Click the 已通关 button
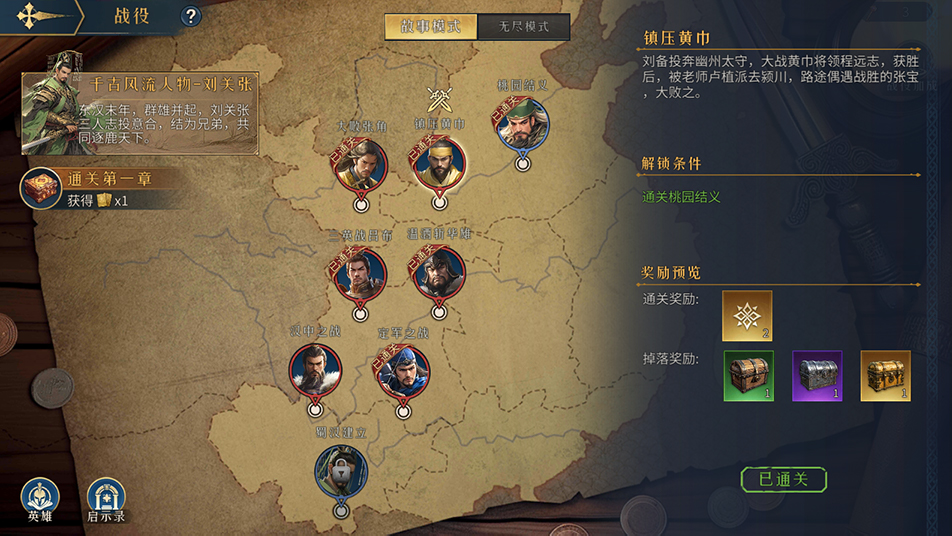 783,480
